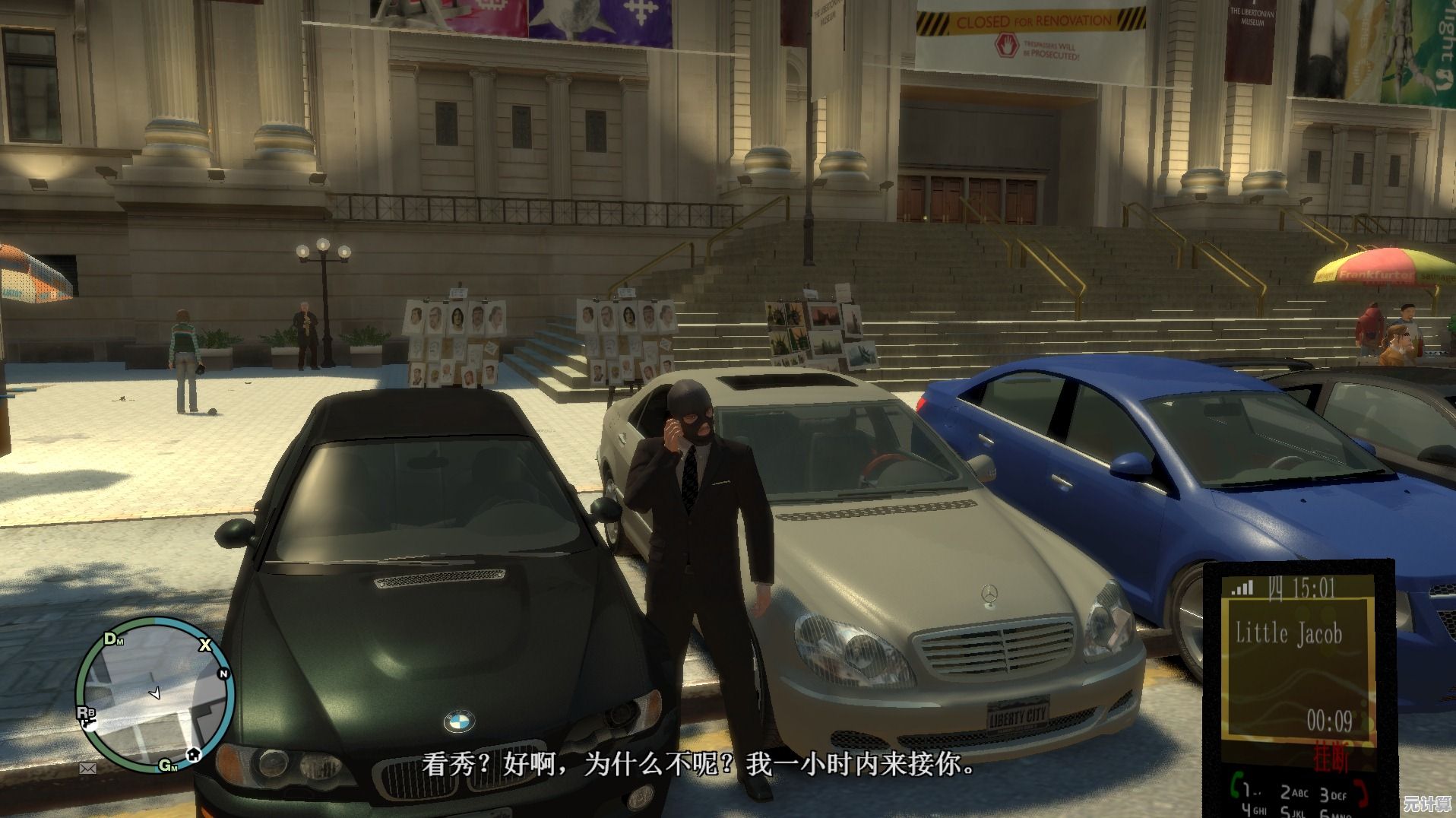Tap the 3 DEF key on the keypad

(x=1332, y=794)
